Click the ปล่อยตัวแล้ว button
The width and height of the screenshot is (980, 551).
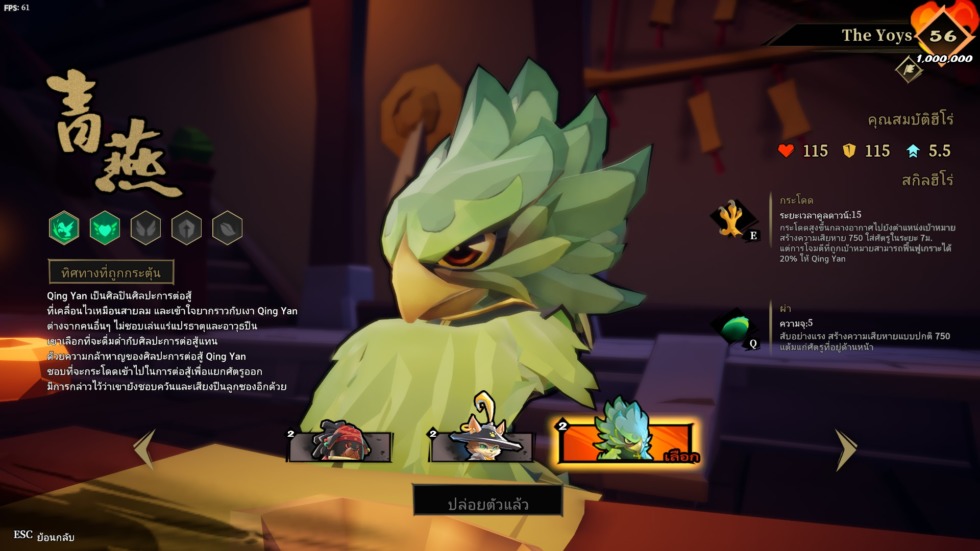point(488,500)
